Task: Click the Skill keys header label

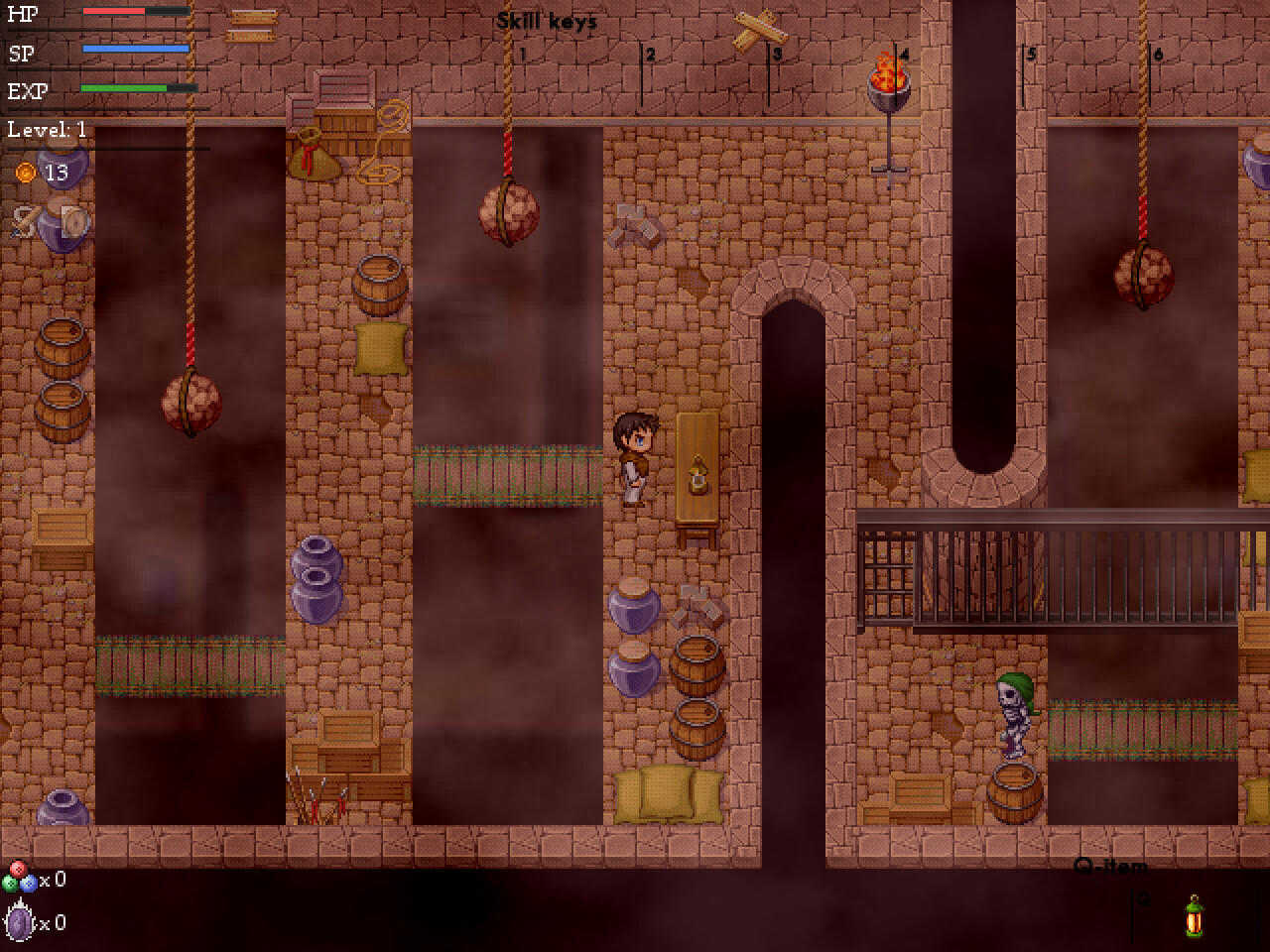Action: click(x=548, y=18)
